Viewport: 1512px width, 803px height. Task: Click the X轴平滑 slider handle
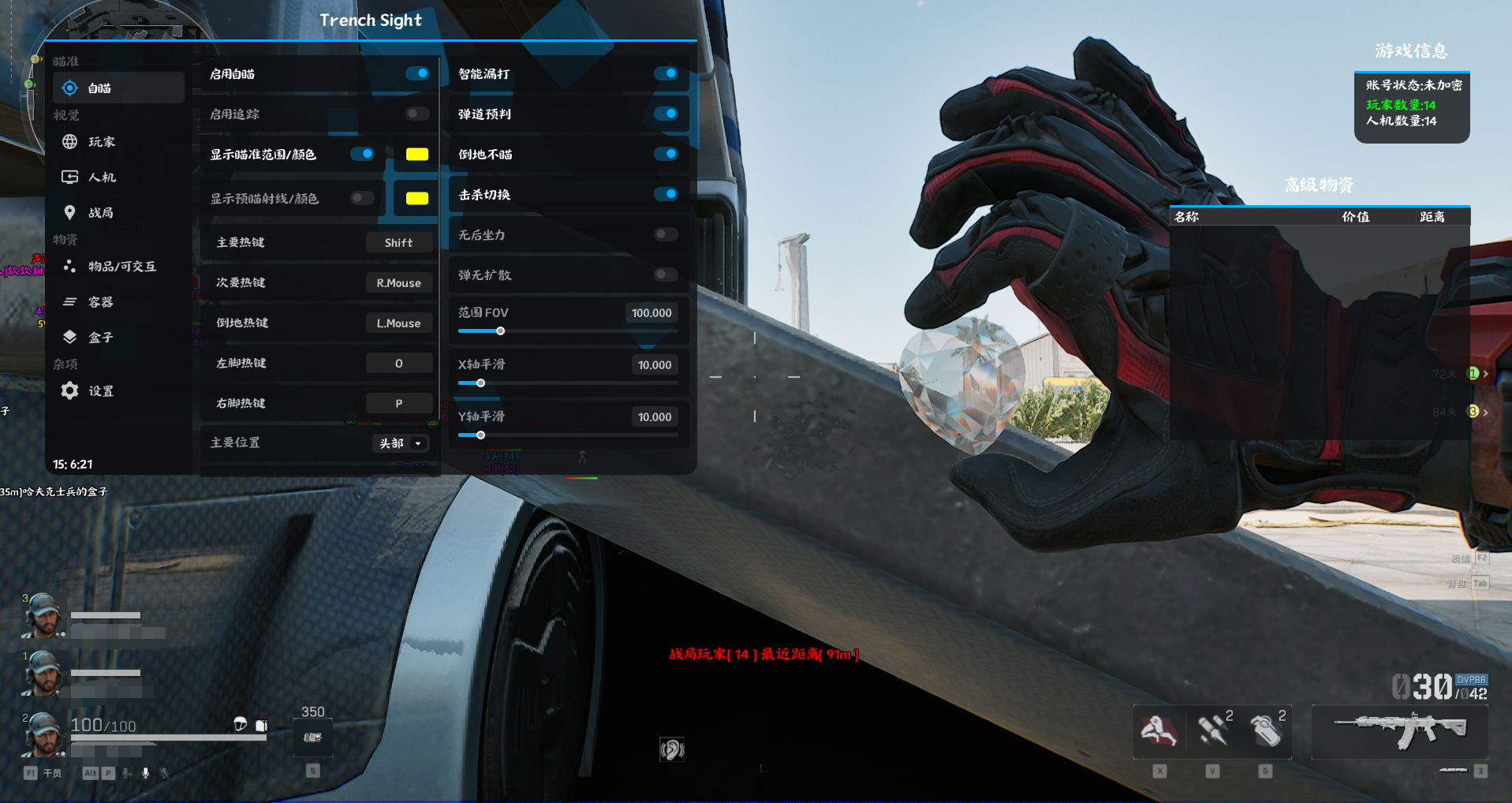tap(480, 383)
